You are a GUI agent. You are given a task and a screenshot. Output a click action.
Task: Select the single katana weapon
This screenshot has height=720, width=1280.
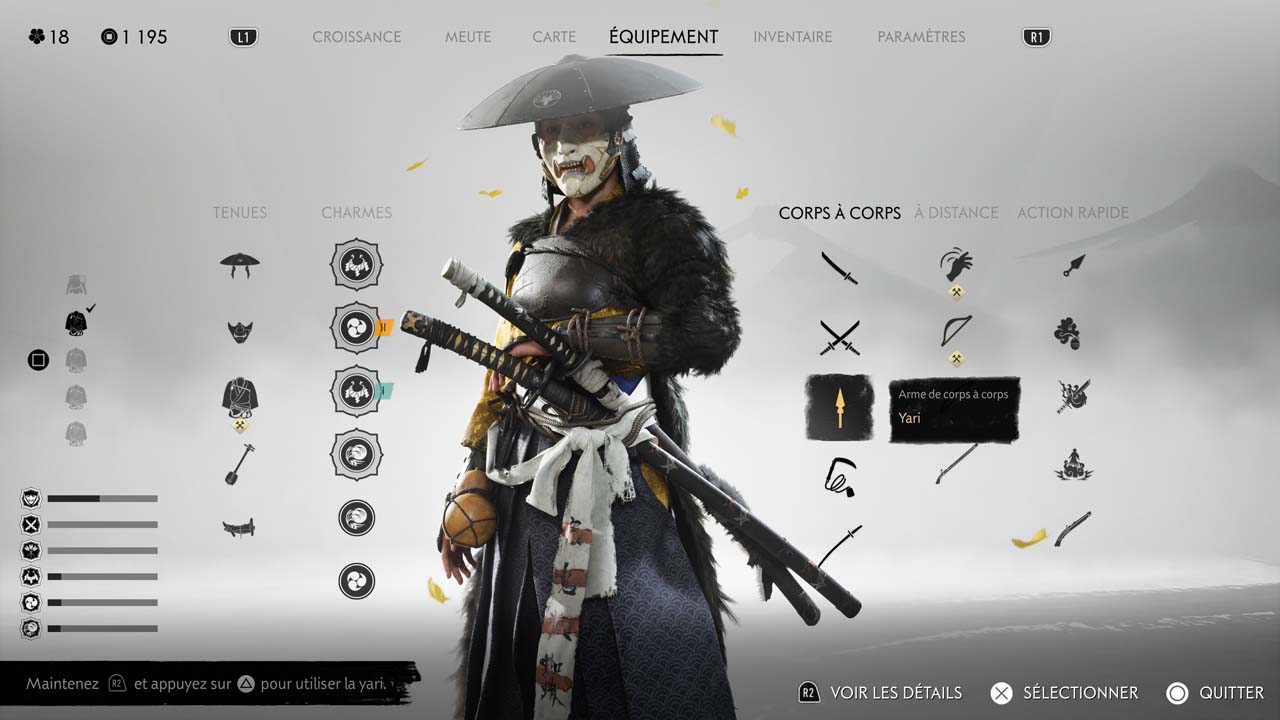839,267
